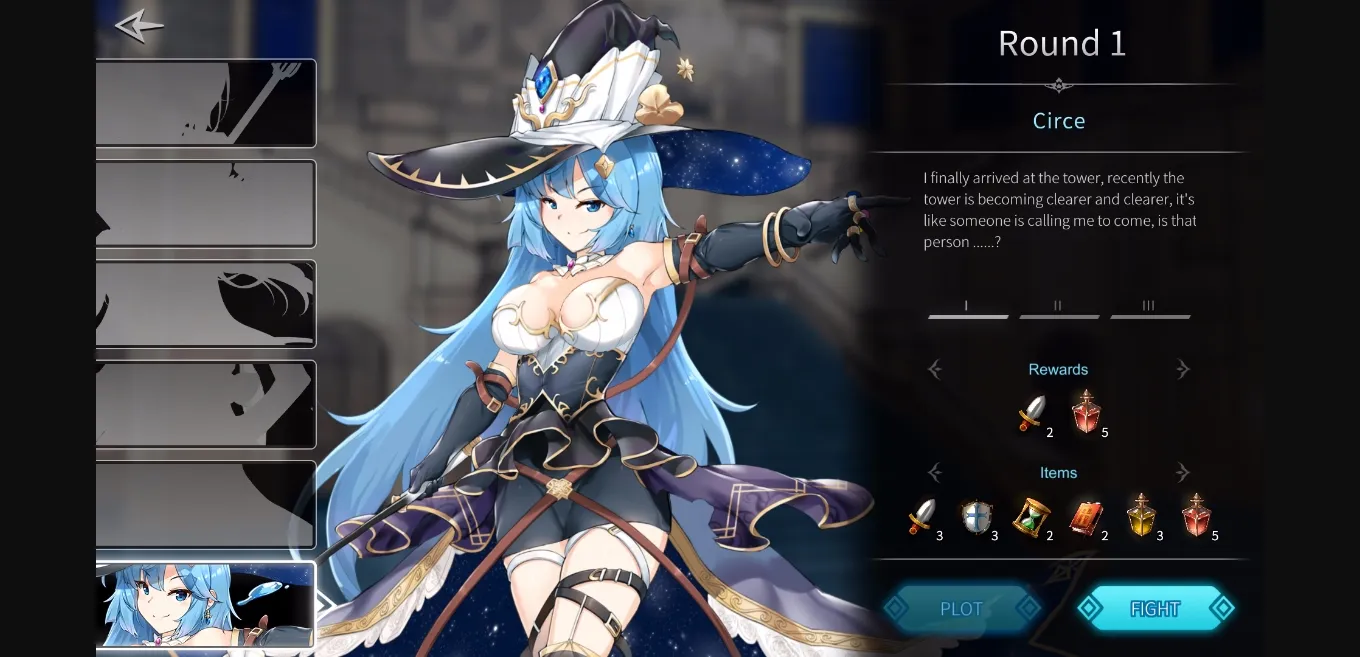Show next Rewards with right arrow
The width and height of the screenshot is (1360, 657).
1183,370
